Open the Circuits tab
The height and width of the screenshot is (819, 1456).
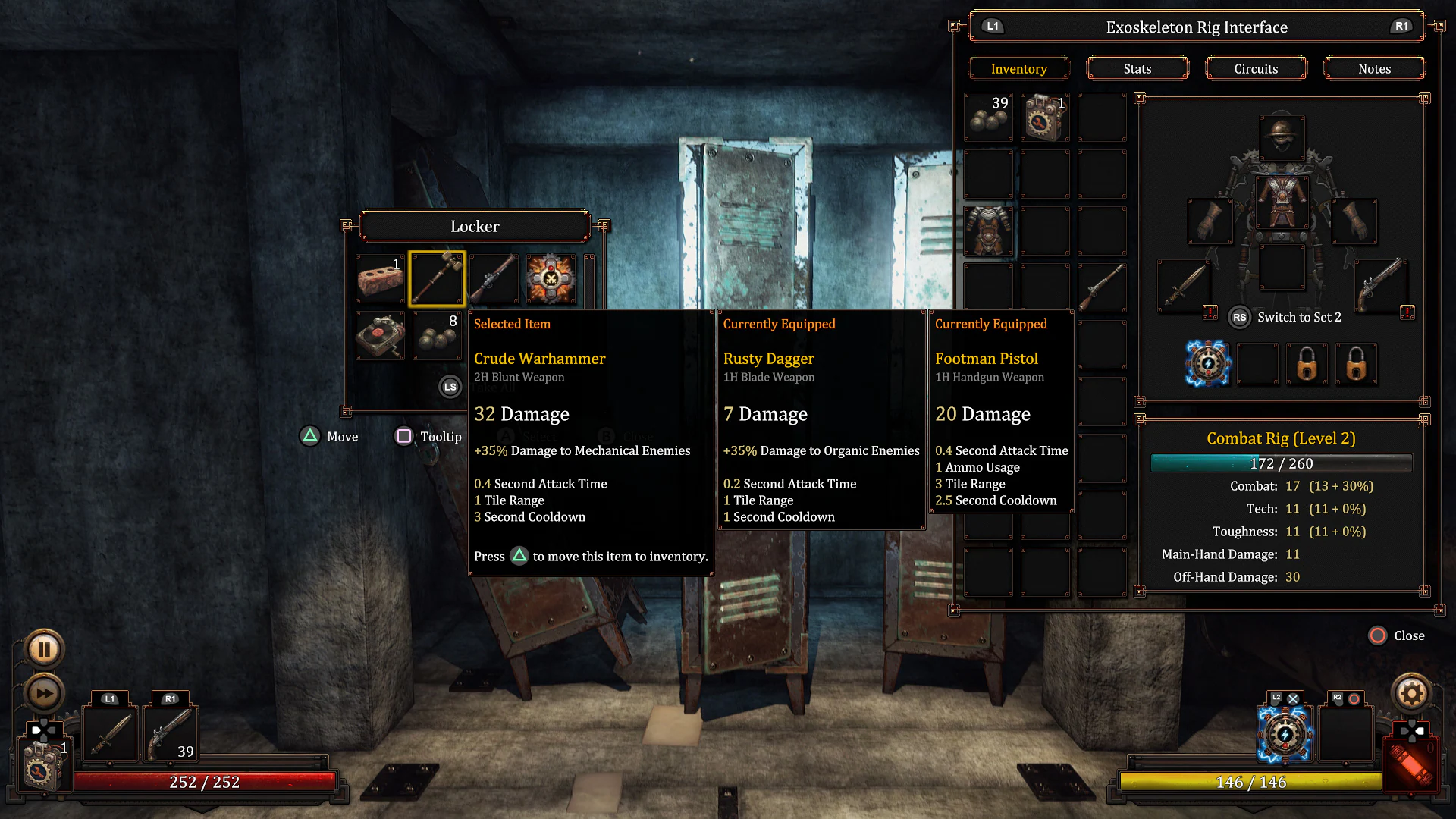tap(1256, 67)
